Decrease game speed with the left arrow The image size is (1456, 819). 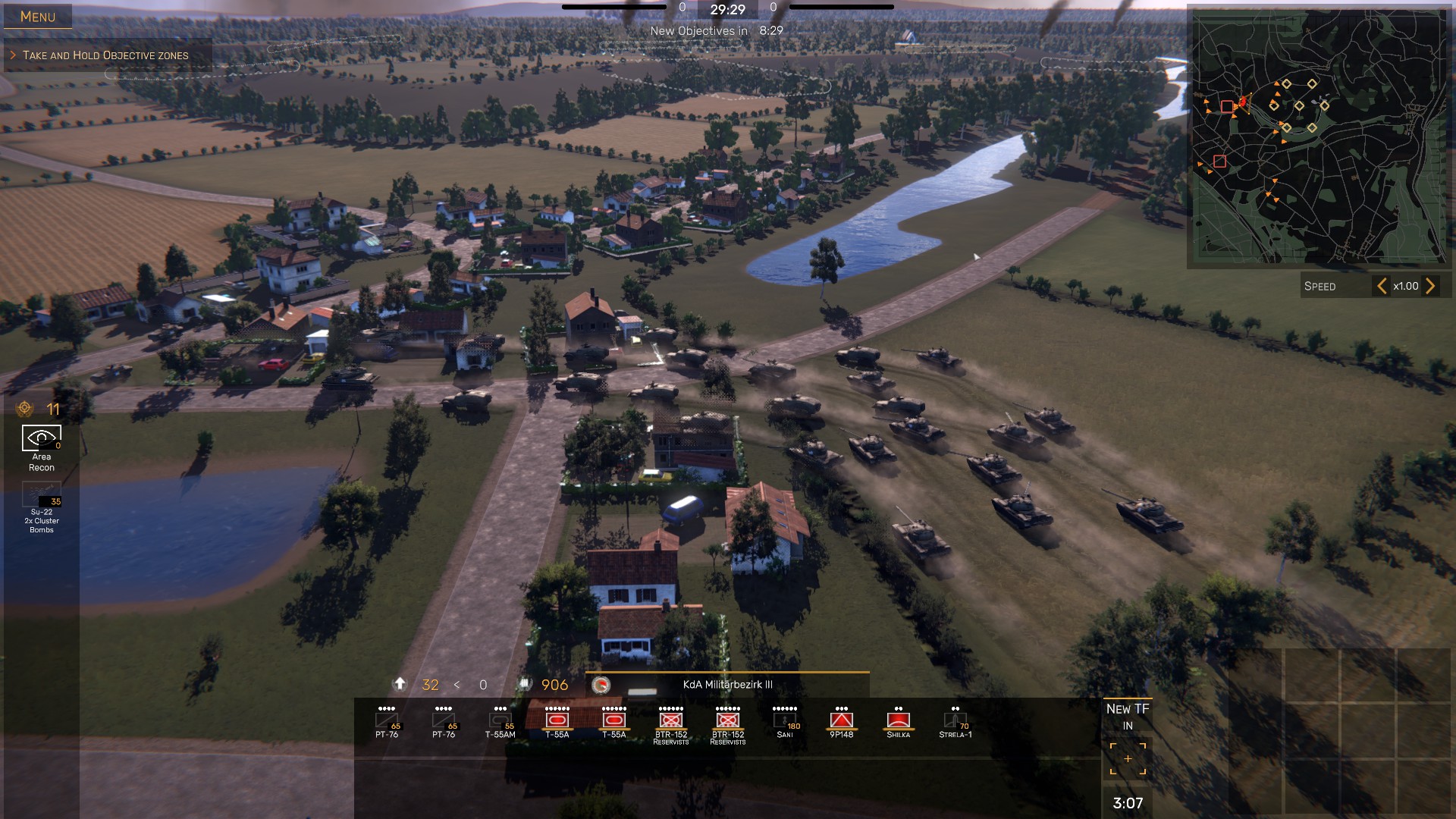(x=1382, y=286)
